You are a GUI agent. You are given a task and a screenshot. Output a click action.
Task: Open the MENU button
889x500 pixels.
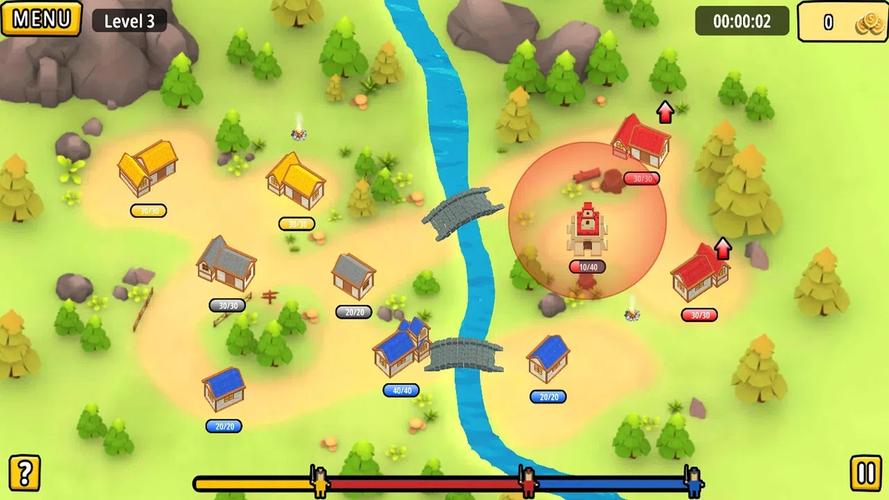(x=41, y=18)
